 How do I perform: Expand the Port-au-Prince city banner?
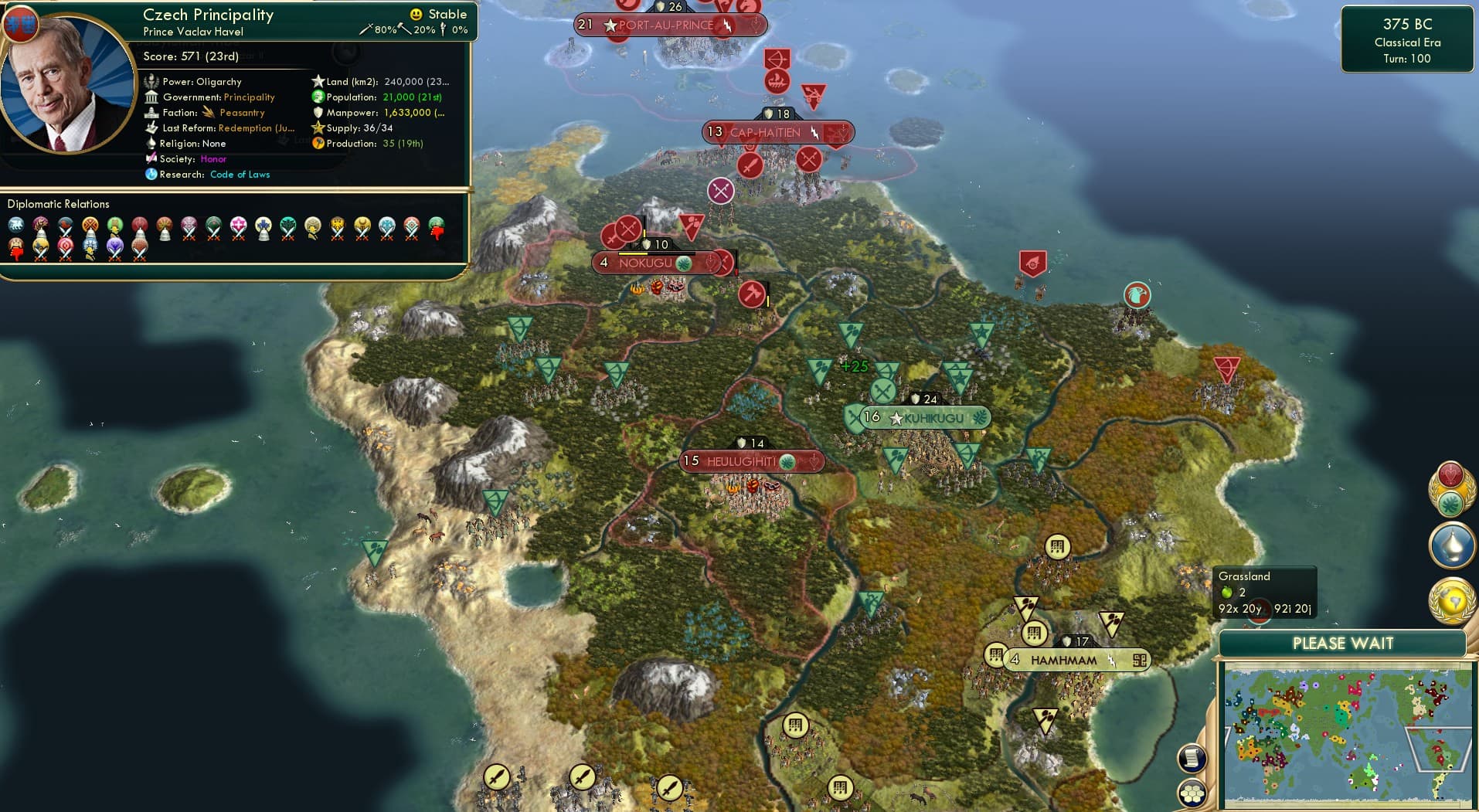tap(667, 24)
